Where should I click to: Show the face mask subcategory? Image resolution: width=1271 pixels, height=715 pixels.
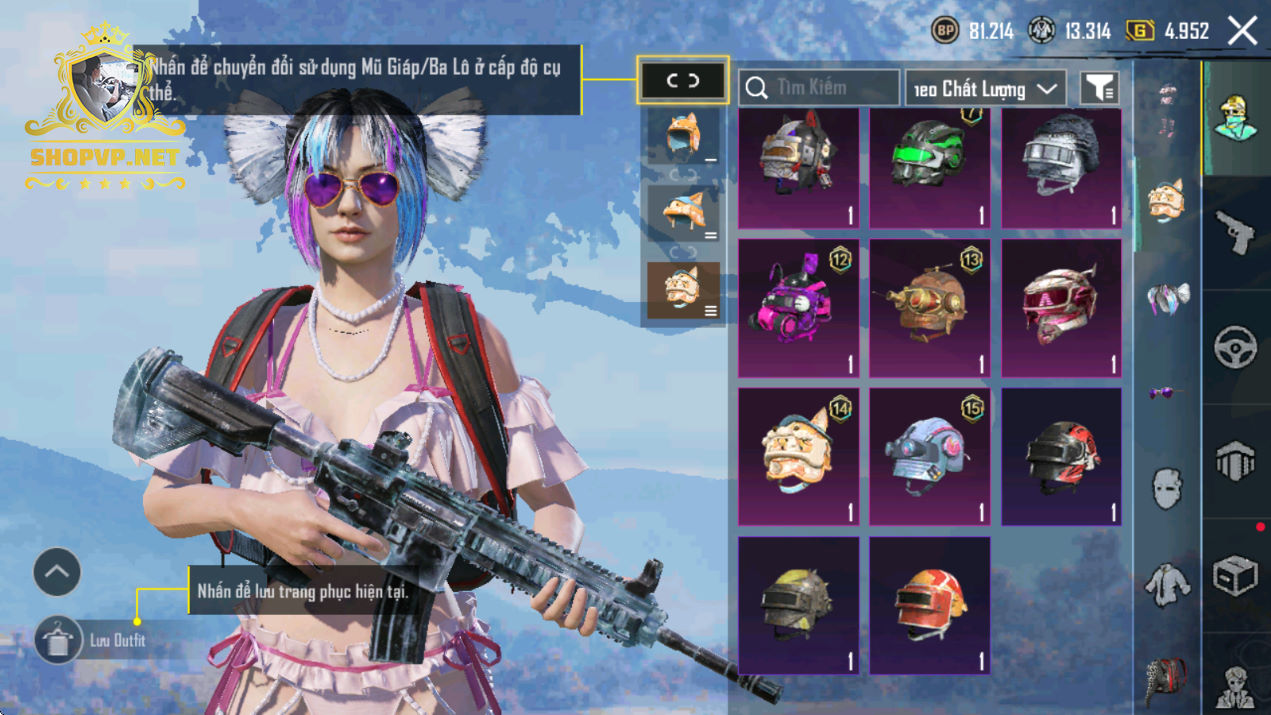click(1167, 489)
